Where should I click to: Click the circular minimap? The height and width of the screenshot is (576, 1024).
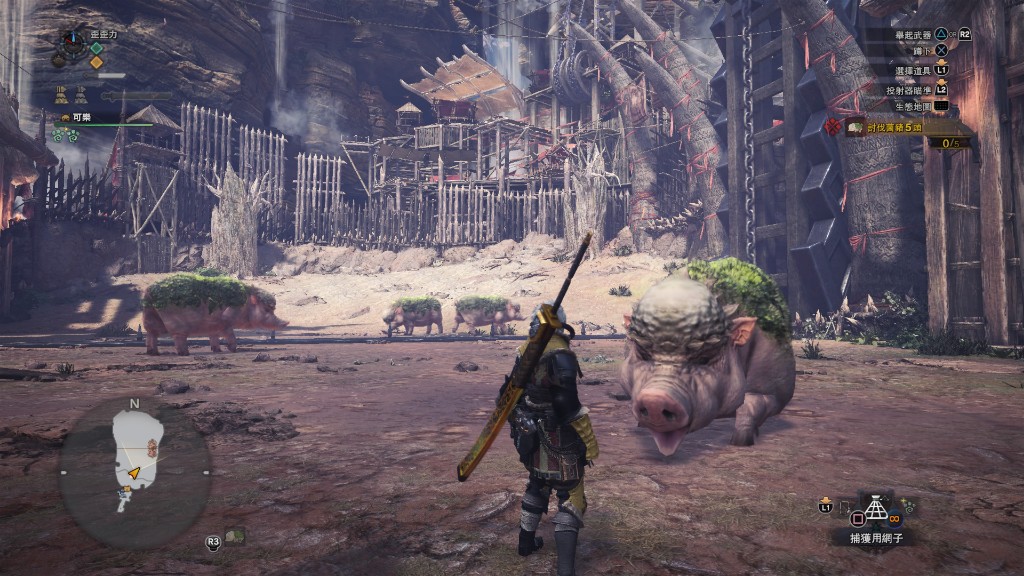point(134,472)
